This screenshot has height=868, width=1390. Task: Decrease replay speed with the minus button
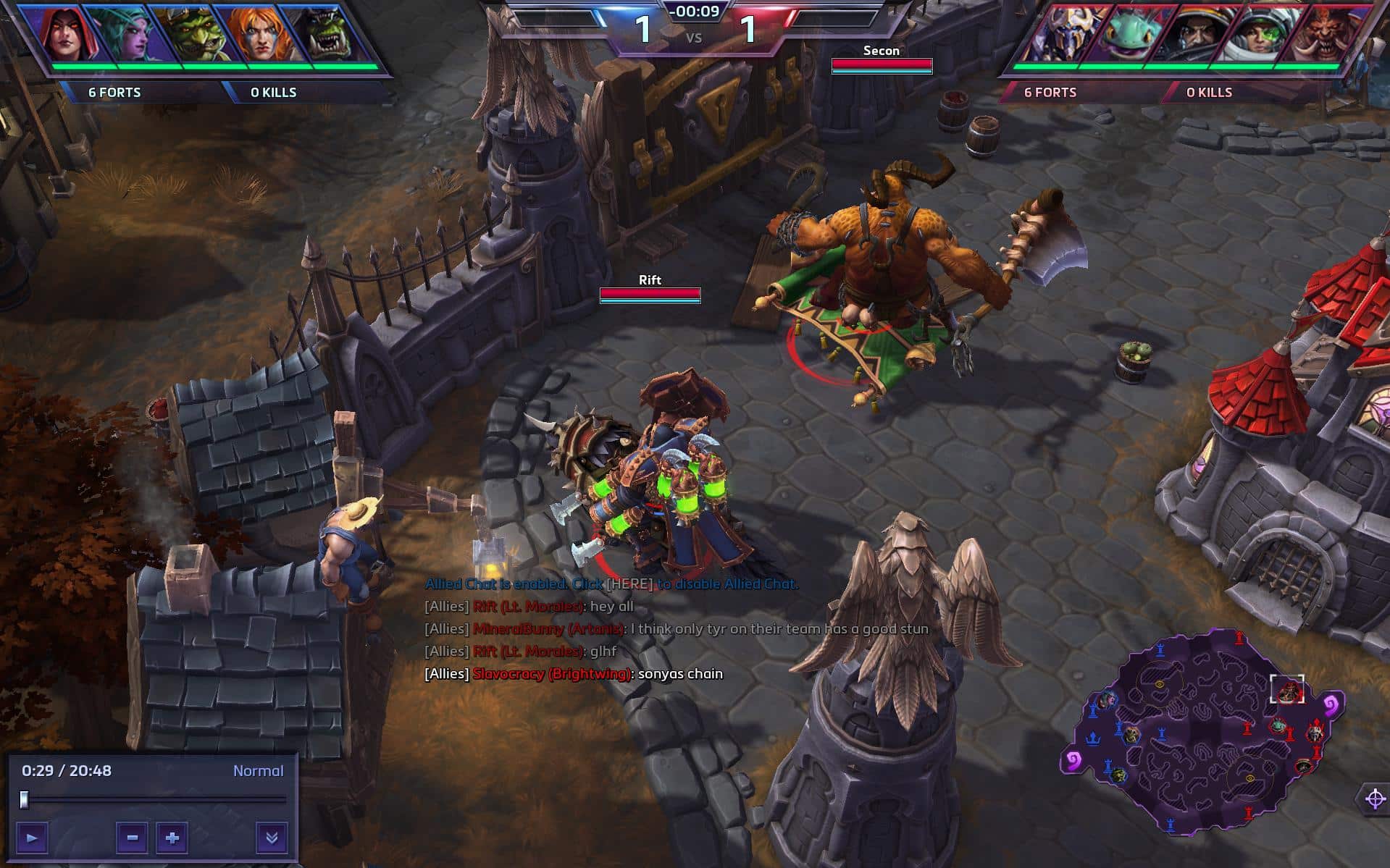132,838
